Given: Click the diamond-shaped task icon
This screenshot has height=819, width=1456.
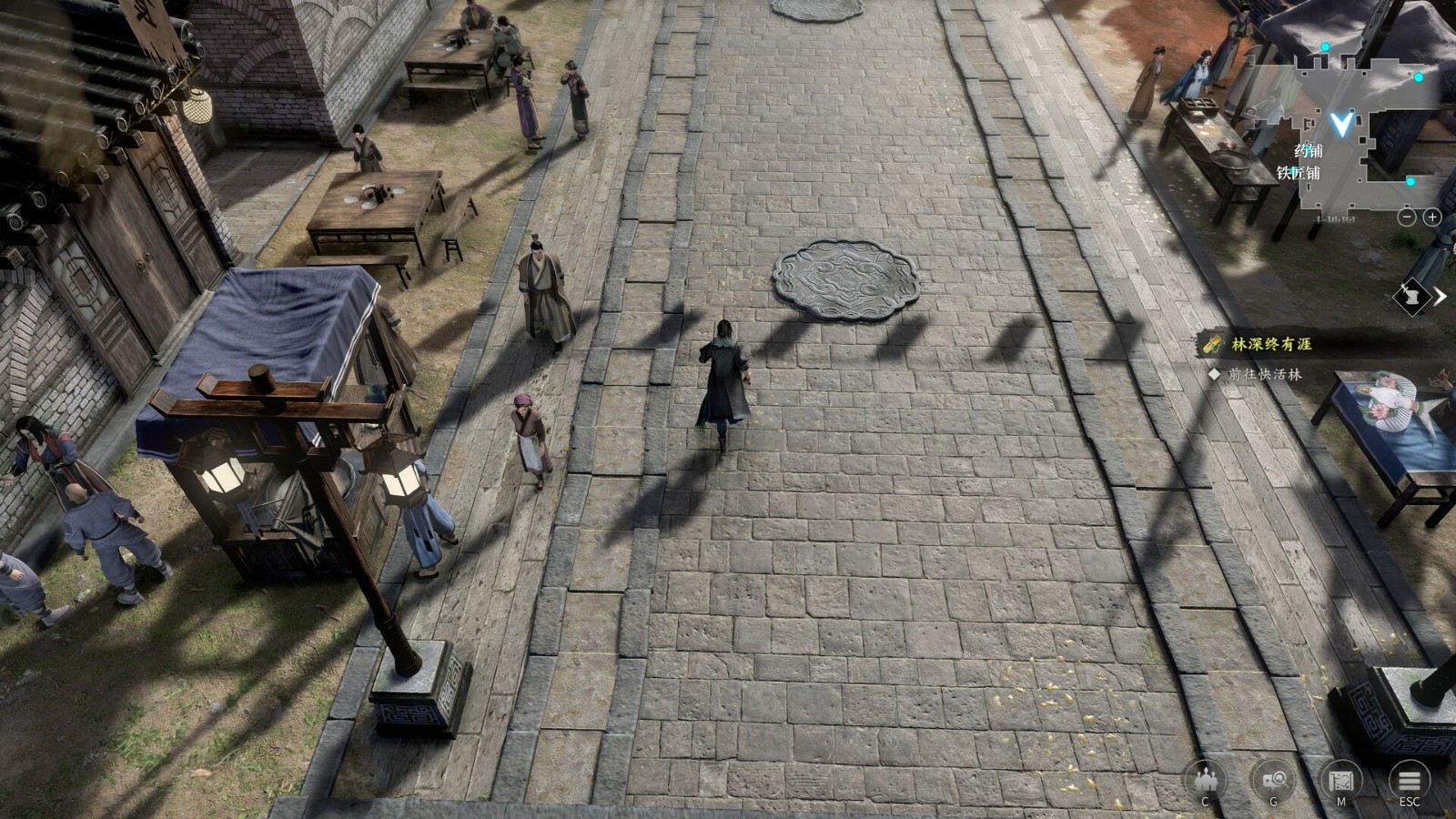Looking at the screenshot, I should point(1411,297).
